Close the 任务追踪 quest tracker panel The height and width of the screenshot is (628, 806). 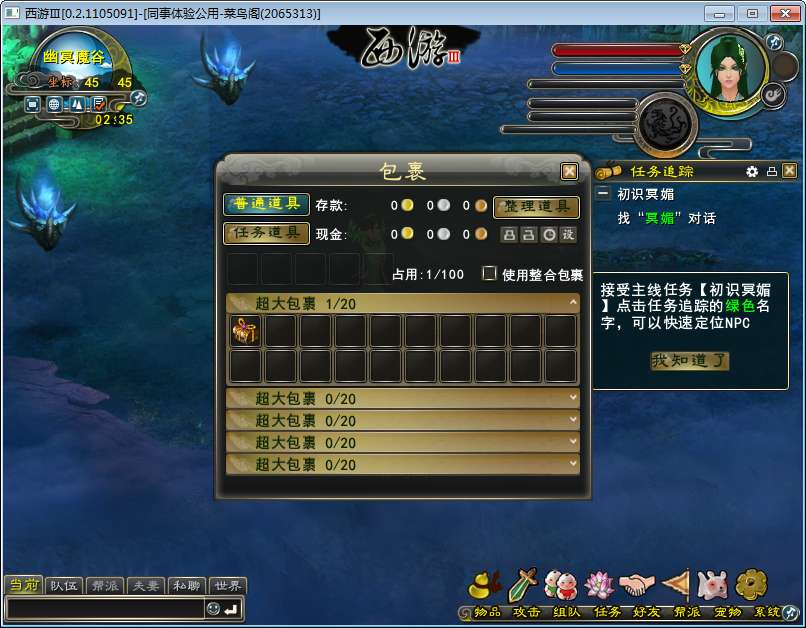789,171
